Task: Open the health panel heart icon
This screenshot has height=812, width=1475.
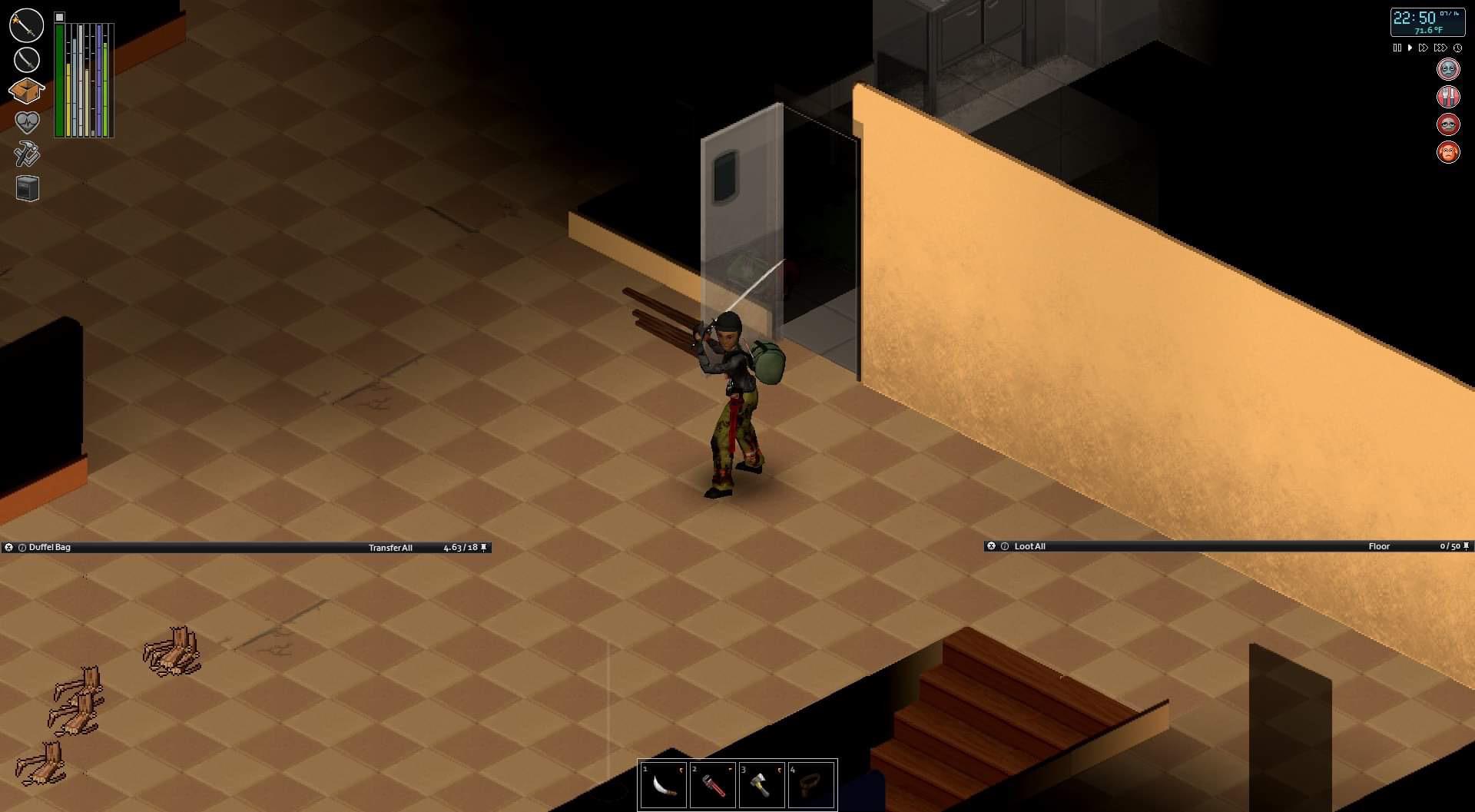Action: (26, 121)
